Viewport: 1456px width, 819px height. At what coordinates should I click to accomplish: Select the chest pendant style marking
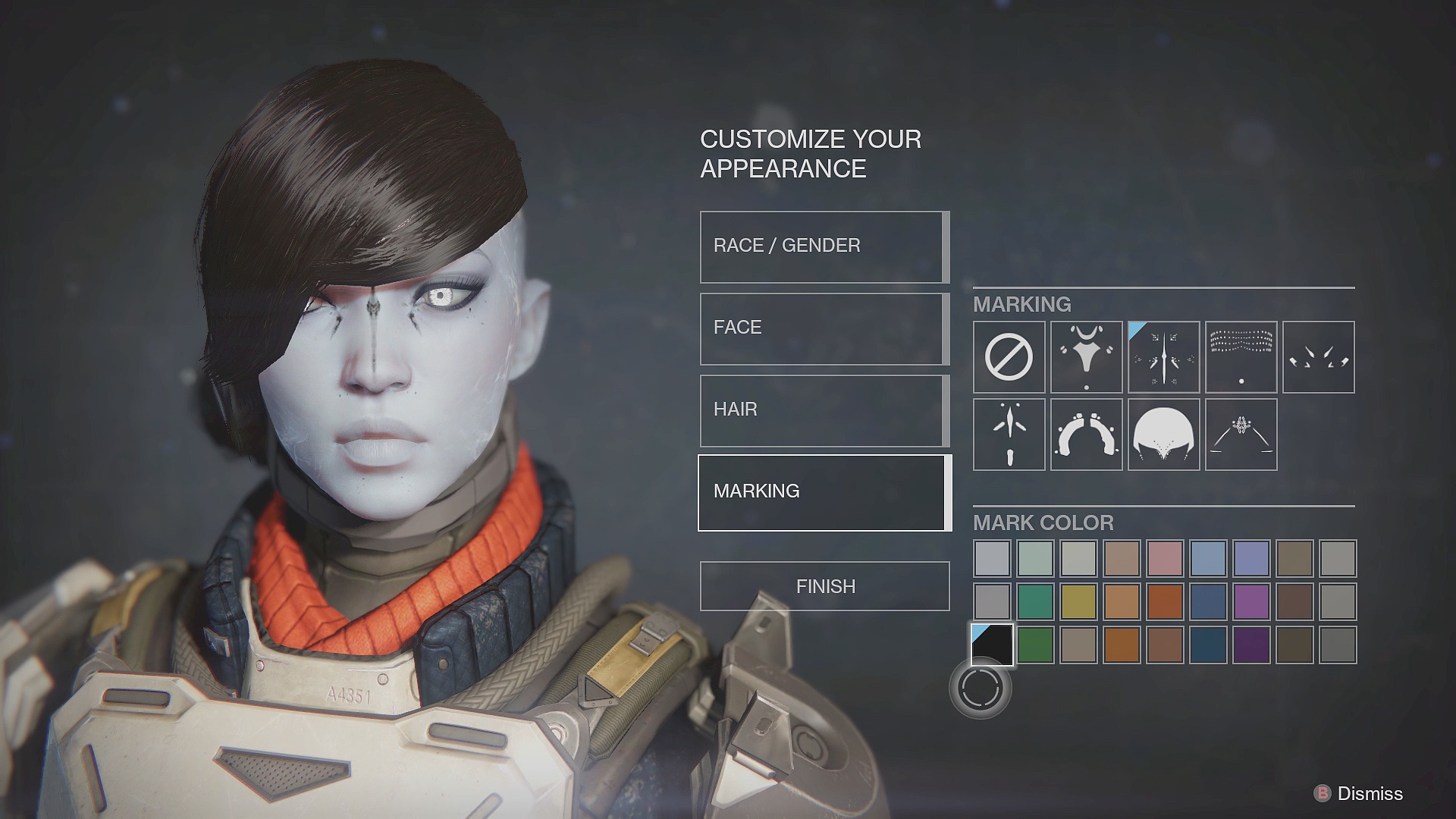tap(1086, 356)
